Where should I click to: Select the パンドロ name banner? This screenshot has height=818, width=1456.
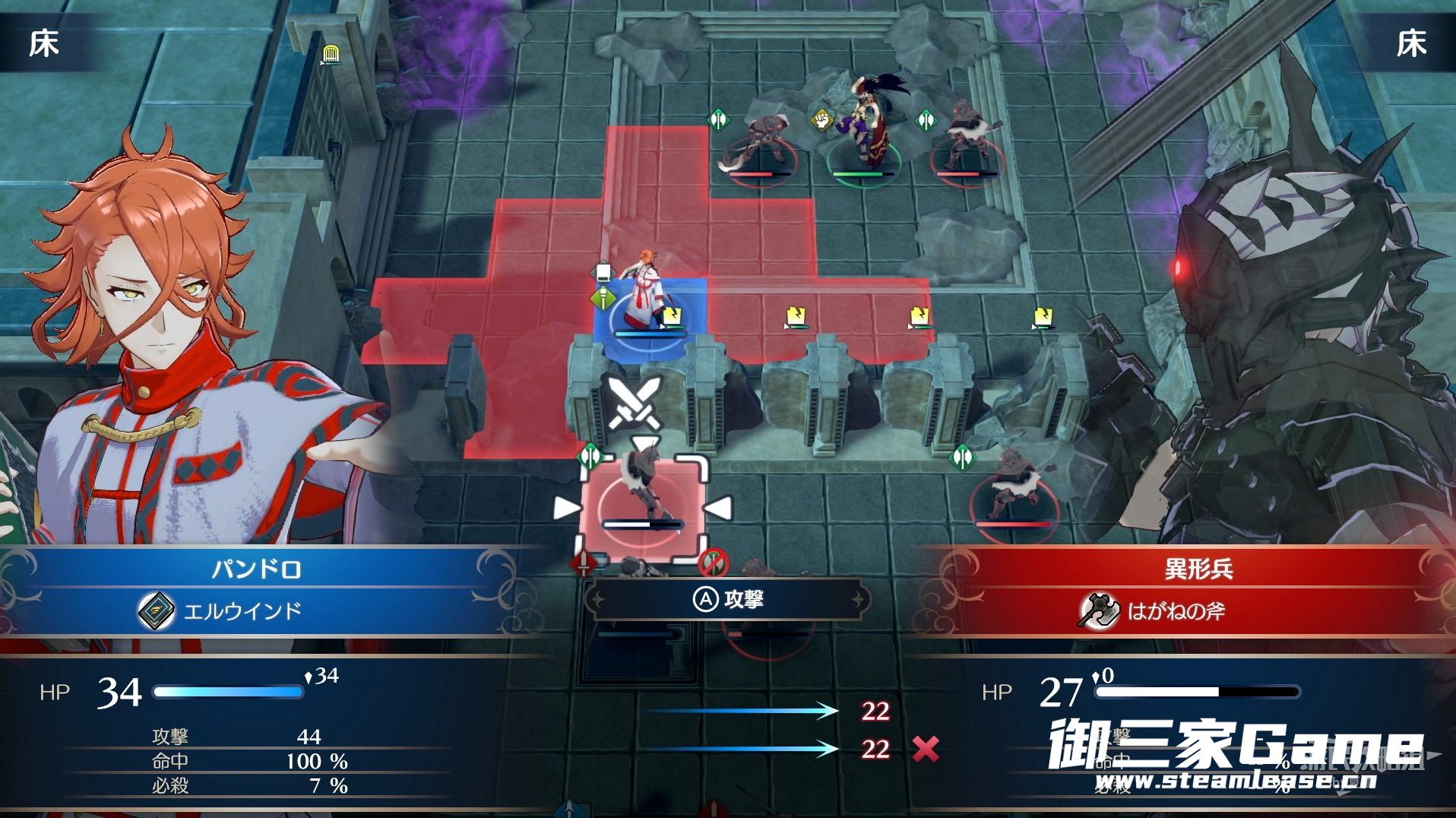(256, 569)
